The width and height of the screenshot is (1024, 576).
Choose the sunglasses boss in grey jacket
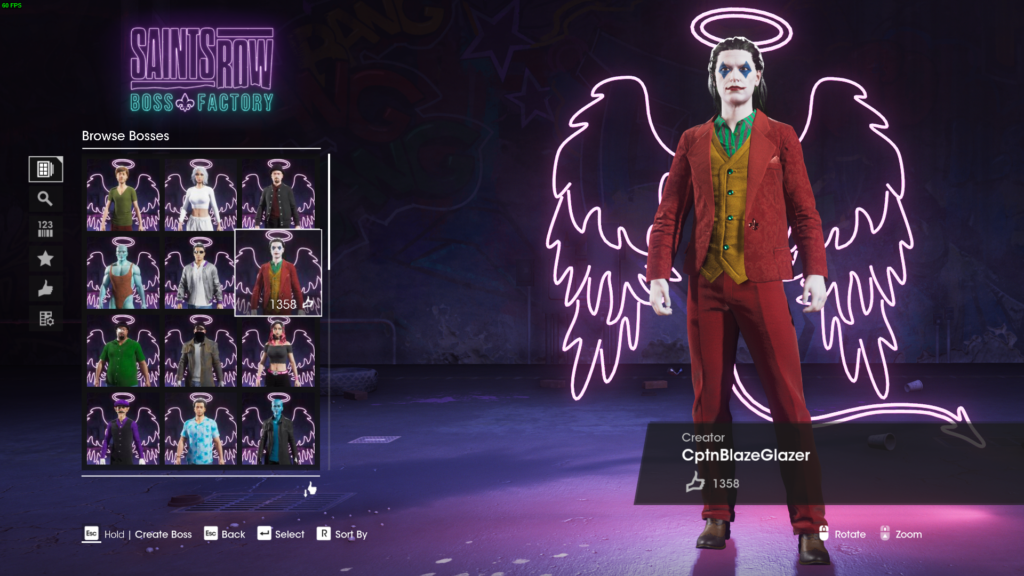[x=200, y=272]
